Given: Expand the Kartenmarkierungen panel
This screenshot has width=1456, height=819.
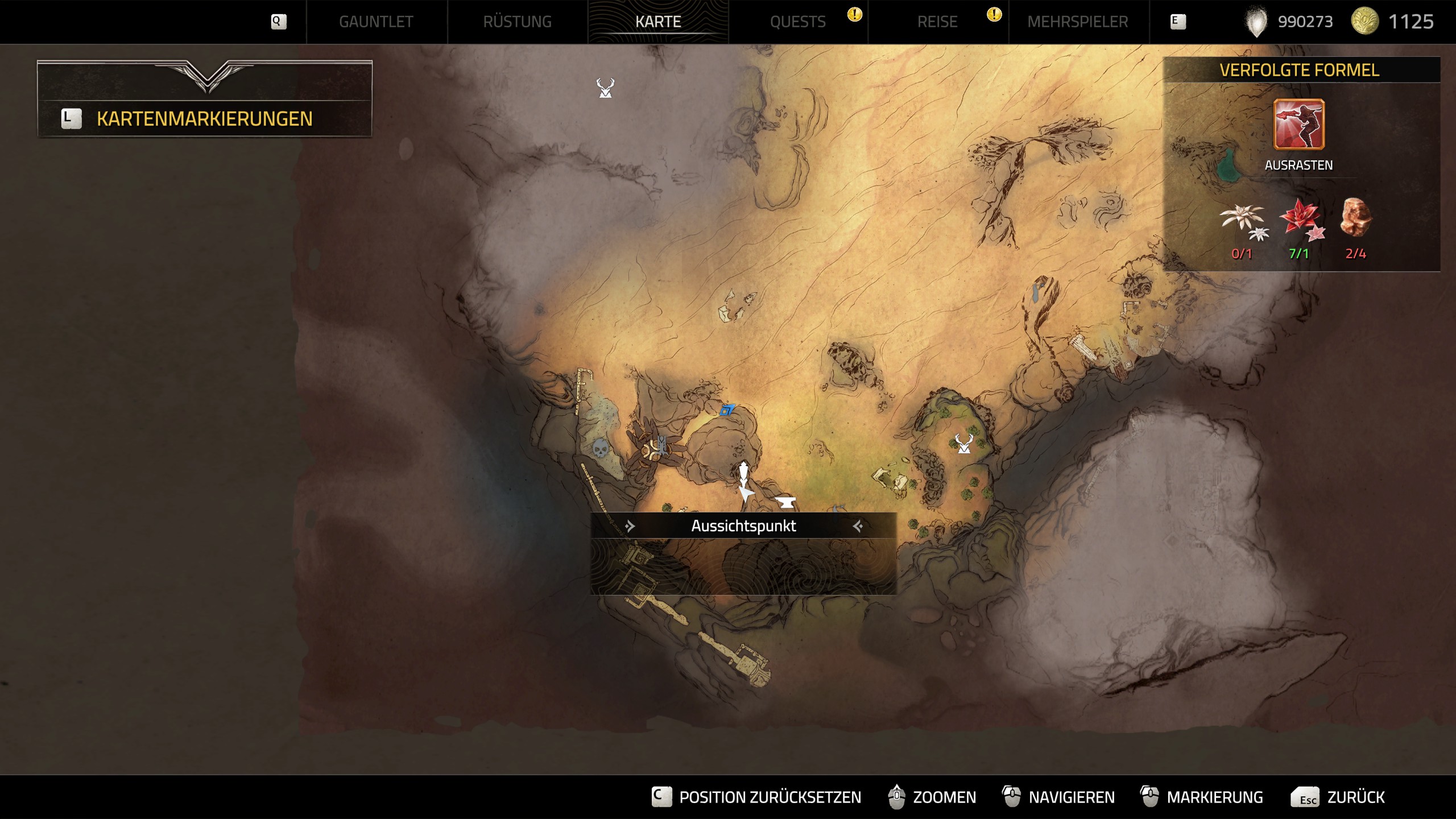Looking at the screenshot, I should (204, 118).
